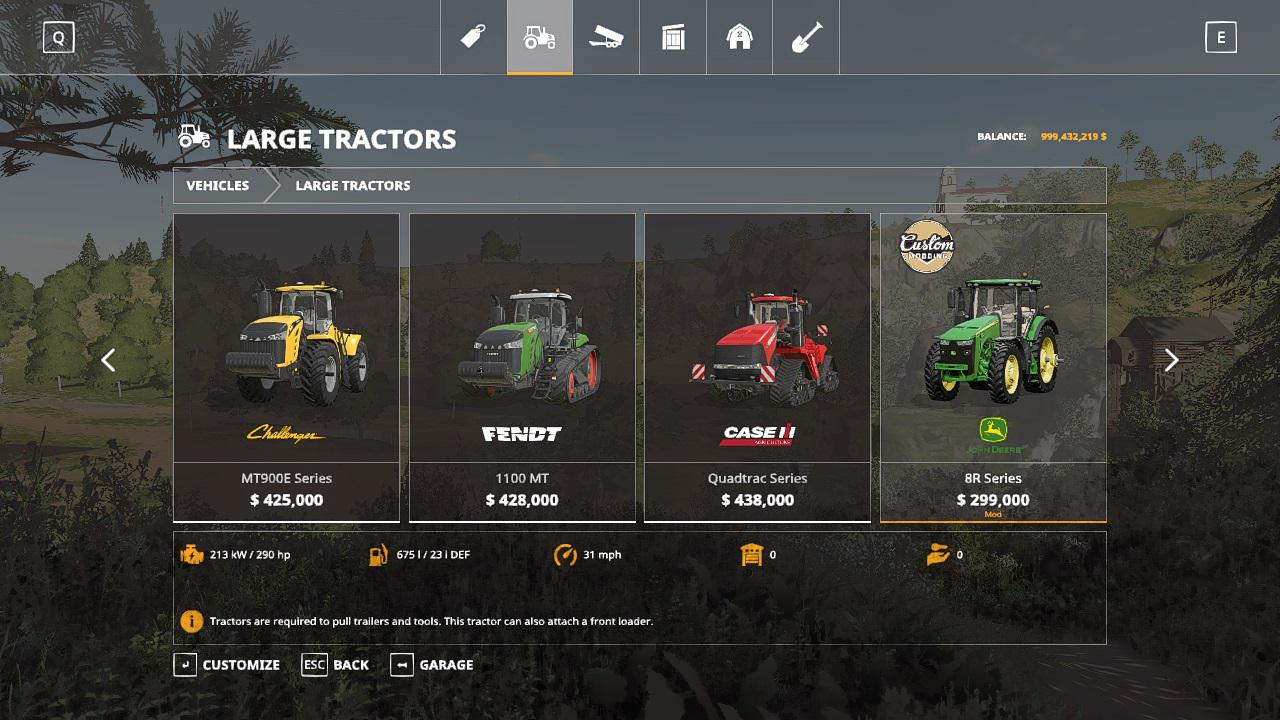Image resolution: width=1280 pixels, height=720 pixels.
Task: Go back with the Back button
Action: click(336, 665)
